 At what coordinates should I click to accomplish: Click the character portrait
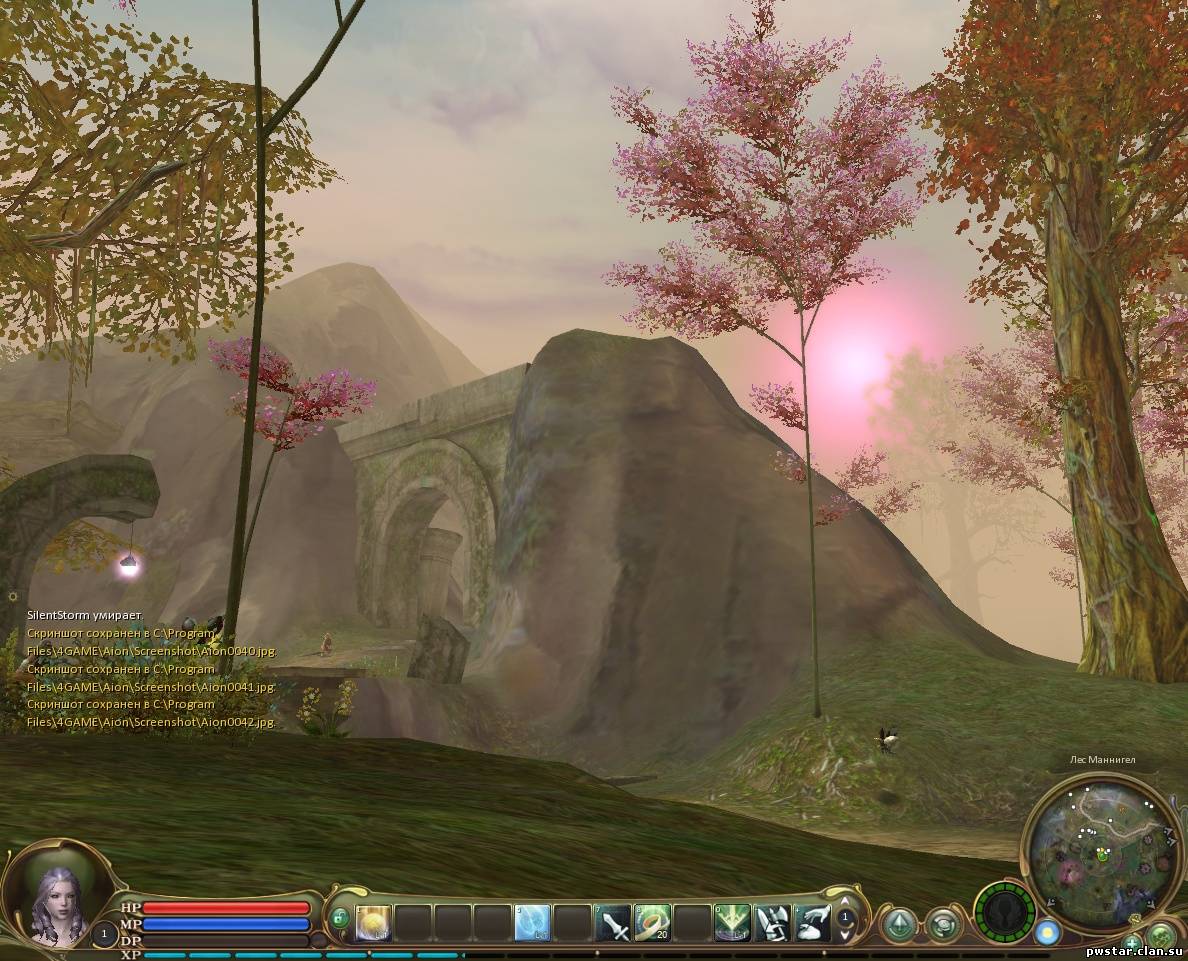(x=56, y=901)
